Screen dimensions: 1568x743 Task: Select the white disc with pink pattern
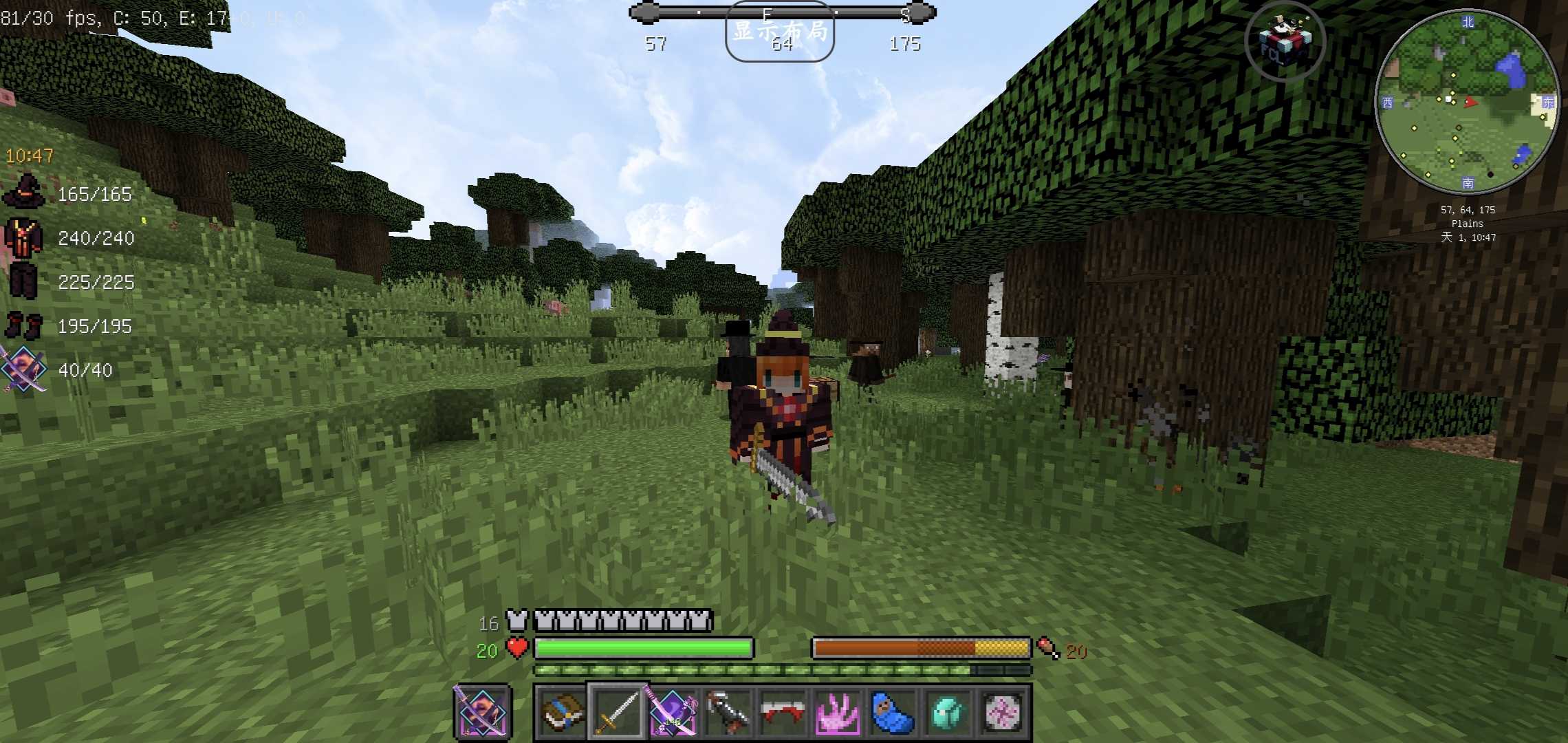1003,712
